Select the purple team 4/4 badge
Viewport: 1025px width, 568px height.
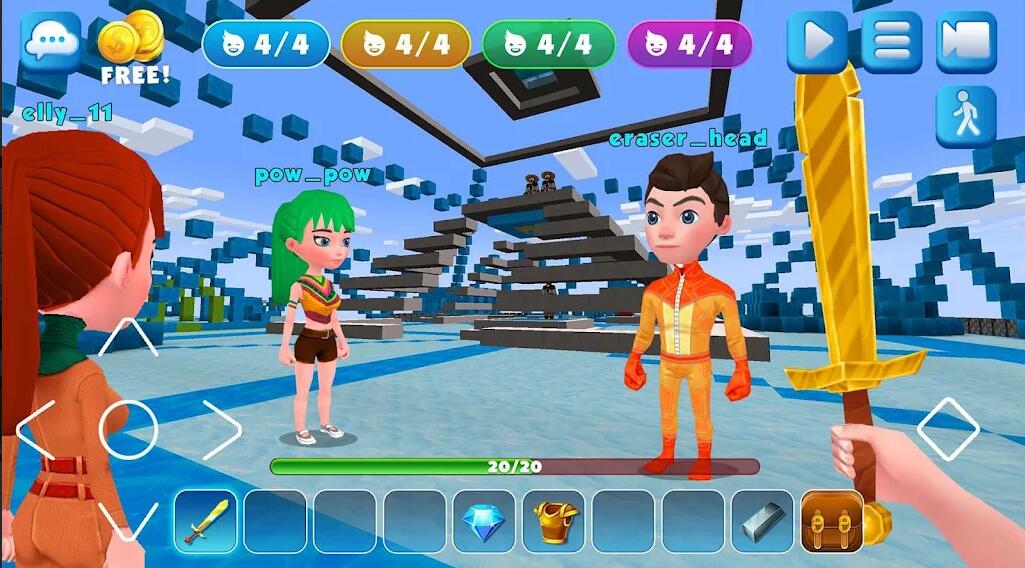point(689,44)
